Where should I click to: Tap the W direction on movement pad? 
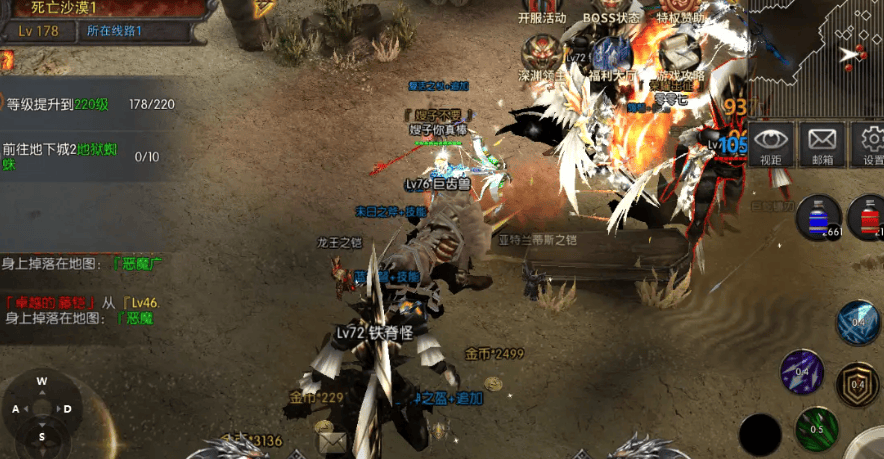coord(42,381)
